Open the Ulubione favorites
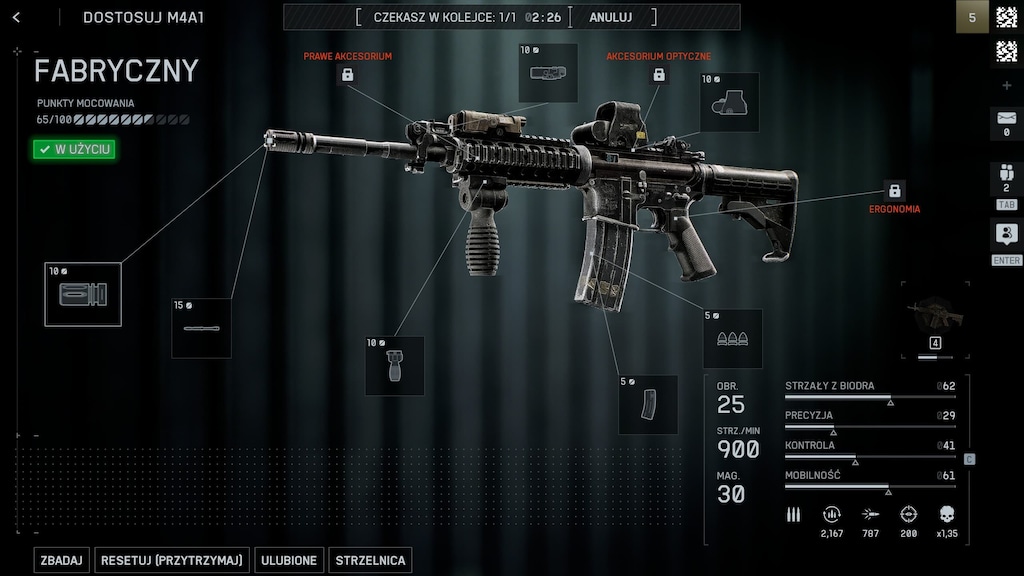The height and width of the screenshot is (576, 1024). point(289,560)
